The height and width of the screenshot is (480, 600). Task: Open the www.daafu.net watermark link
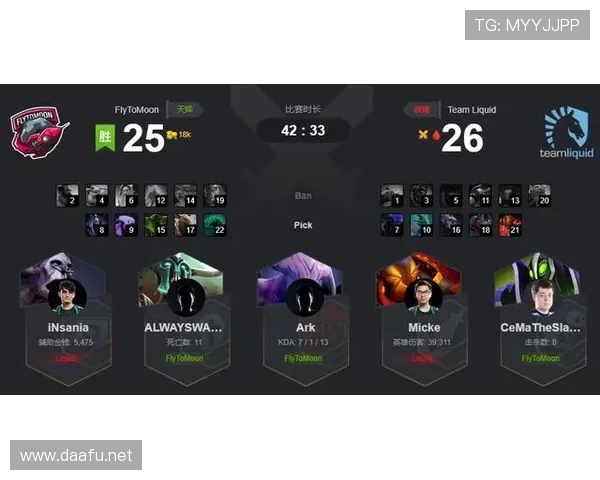76,455
